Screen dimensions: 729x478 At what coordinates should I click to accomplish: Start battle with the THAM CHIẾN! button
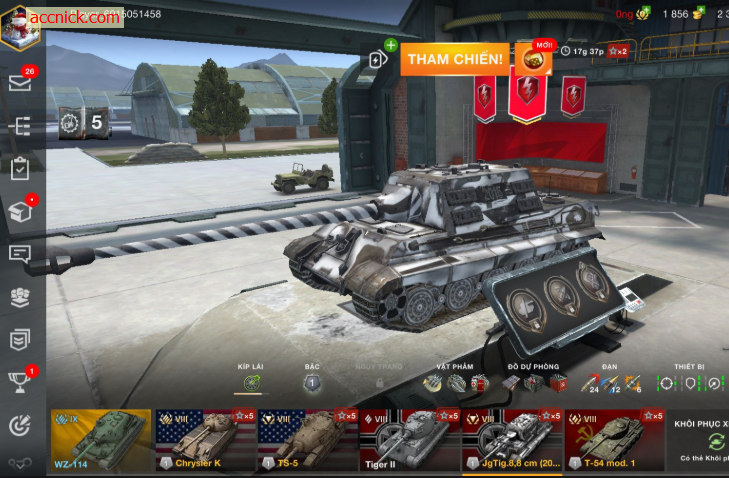click(x=455, y=59)
